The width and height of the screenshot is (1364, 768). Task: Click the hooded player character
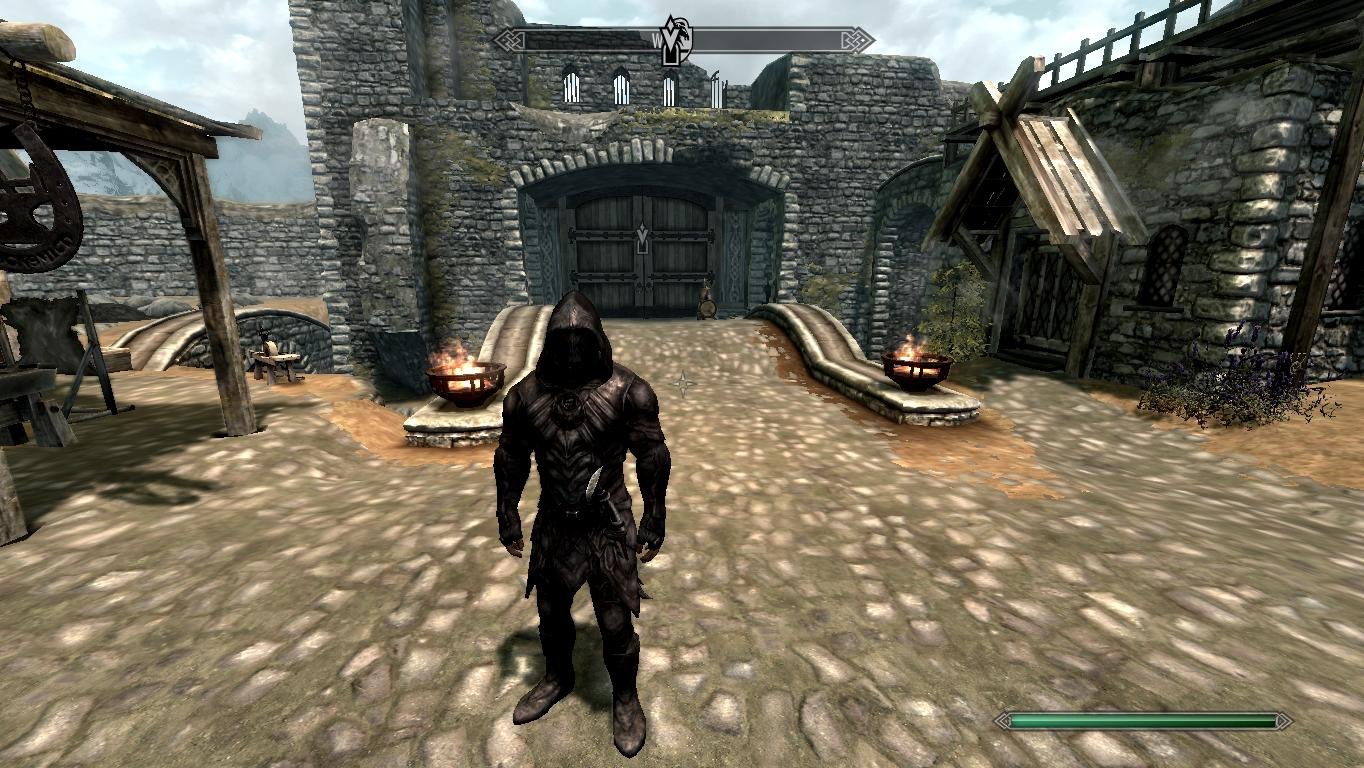tap(578, 470)
